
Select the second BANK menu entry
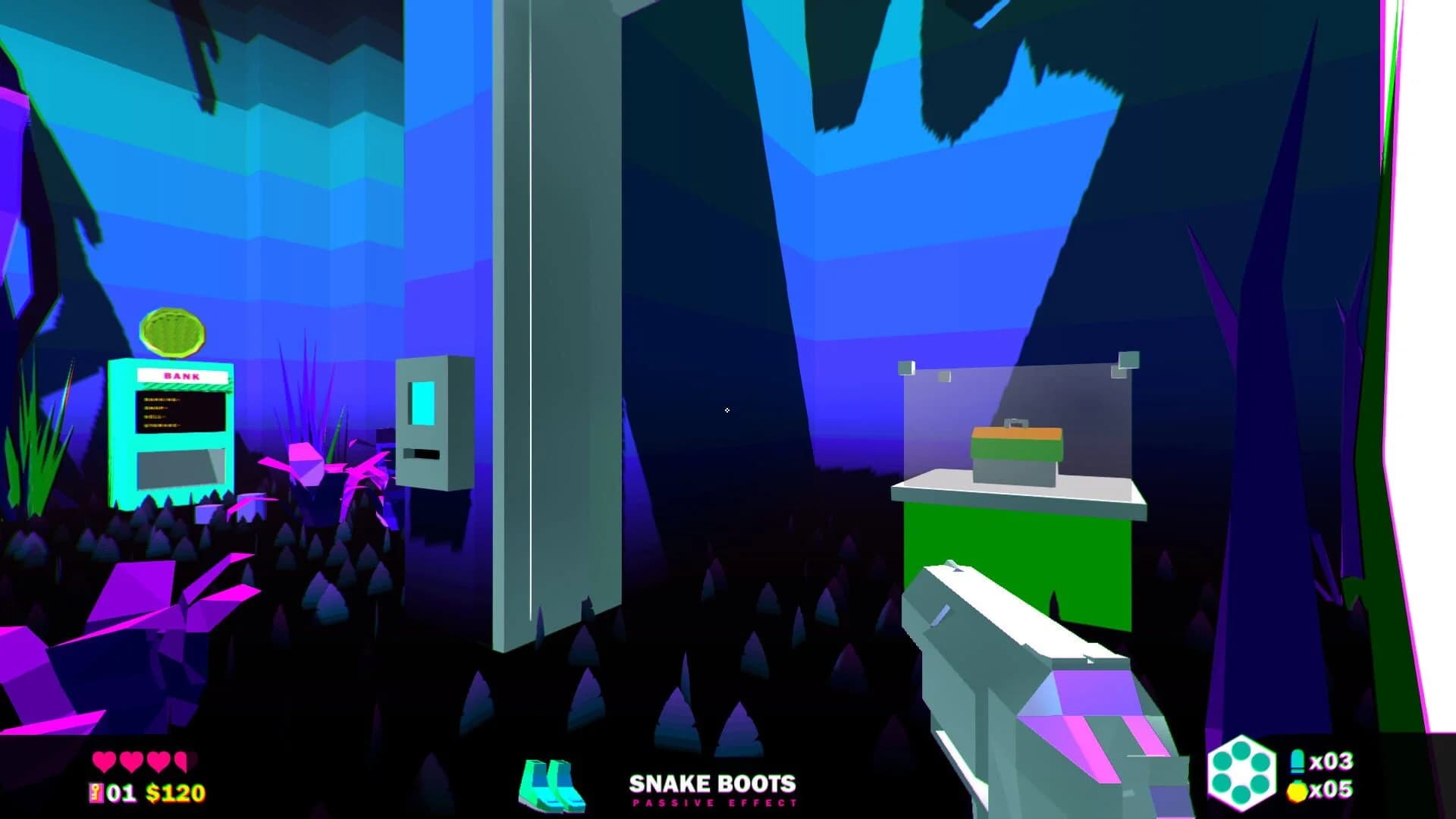pos(156,407)
